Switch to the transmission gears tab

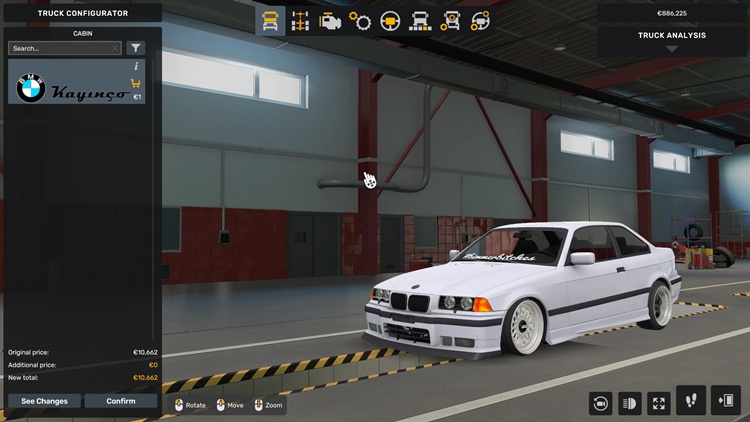(x=360, y=20)
